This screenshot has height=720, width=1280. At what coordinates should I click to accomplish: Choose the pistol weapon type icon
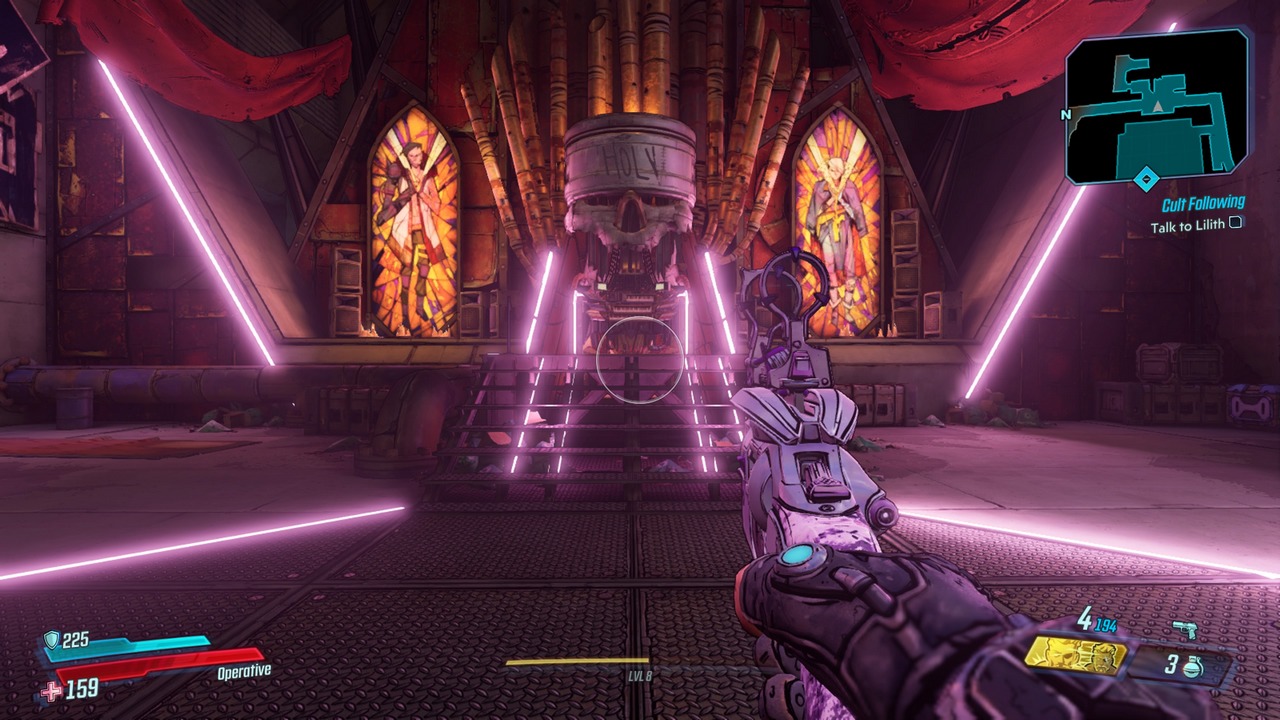[1185, 629]
